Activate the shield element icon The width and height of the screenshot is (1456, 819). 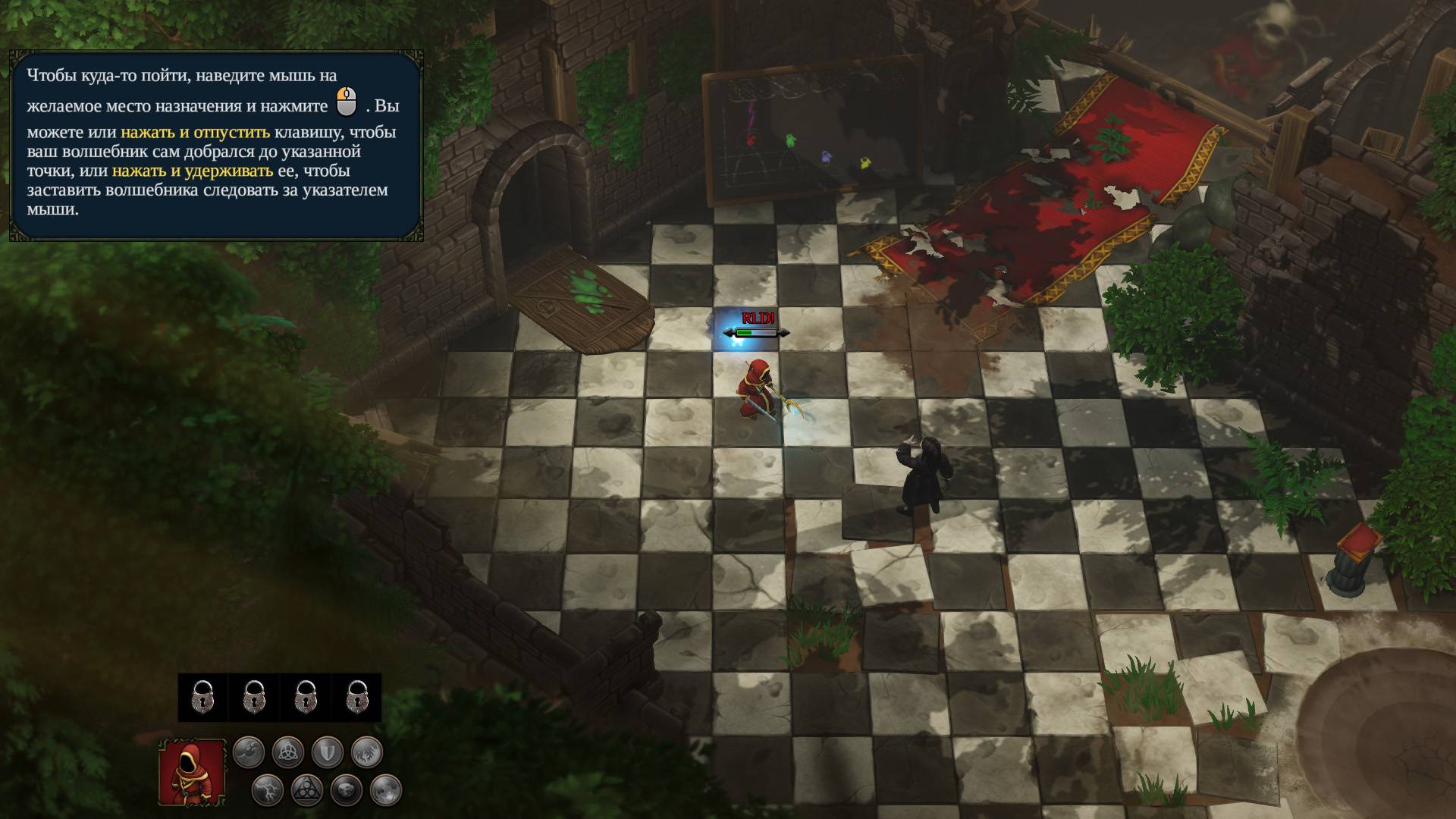pos(328,752)
